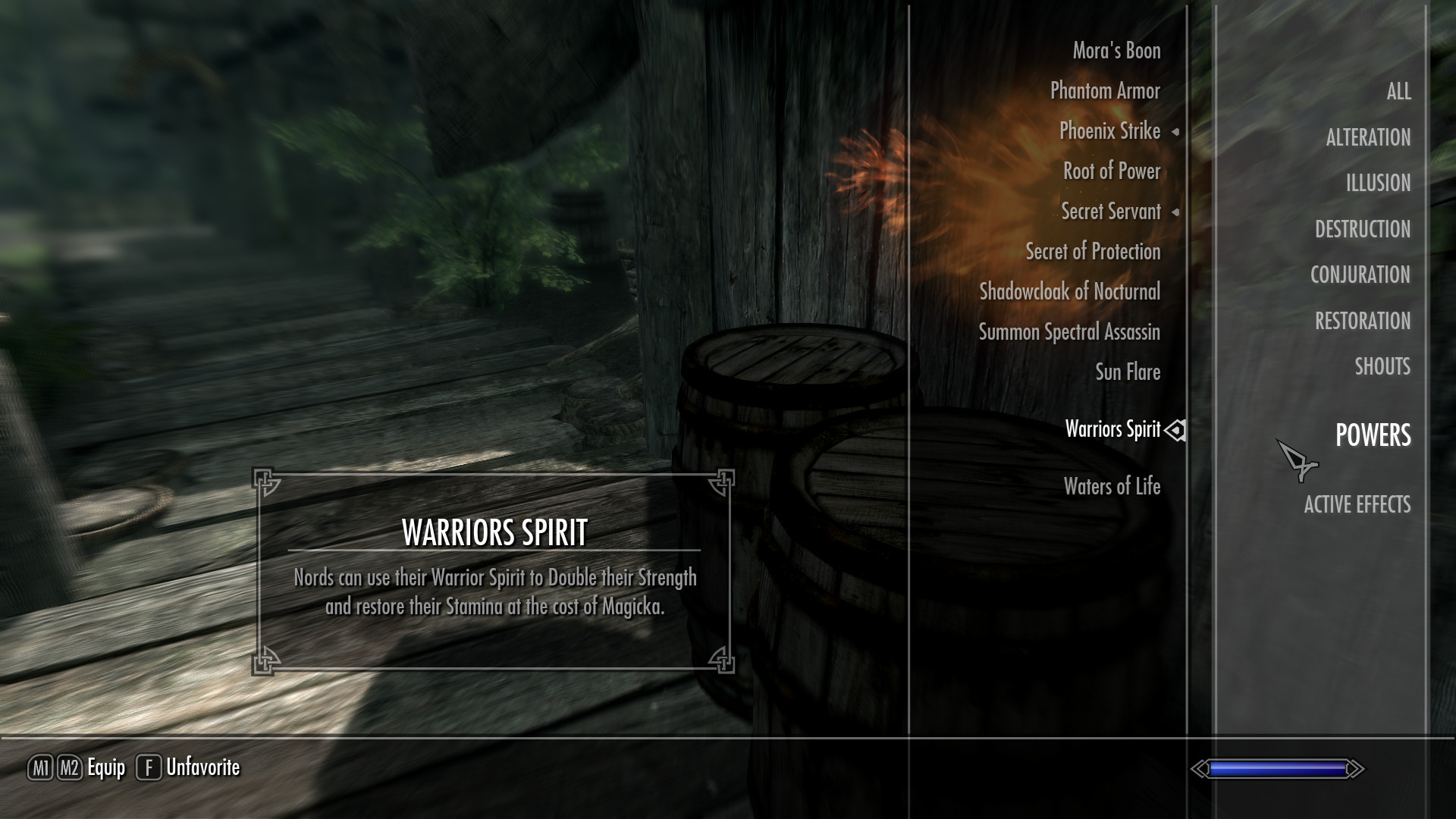
Task: Show the Restoration spells
Action: [1363, 321]
